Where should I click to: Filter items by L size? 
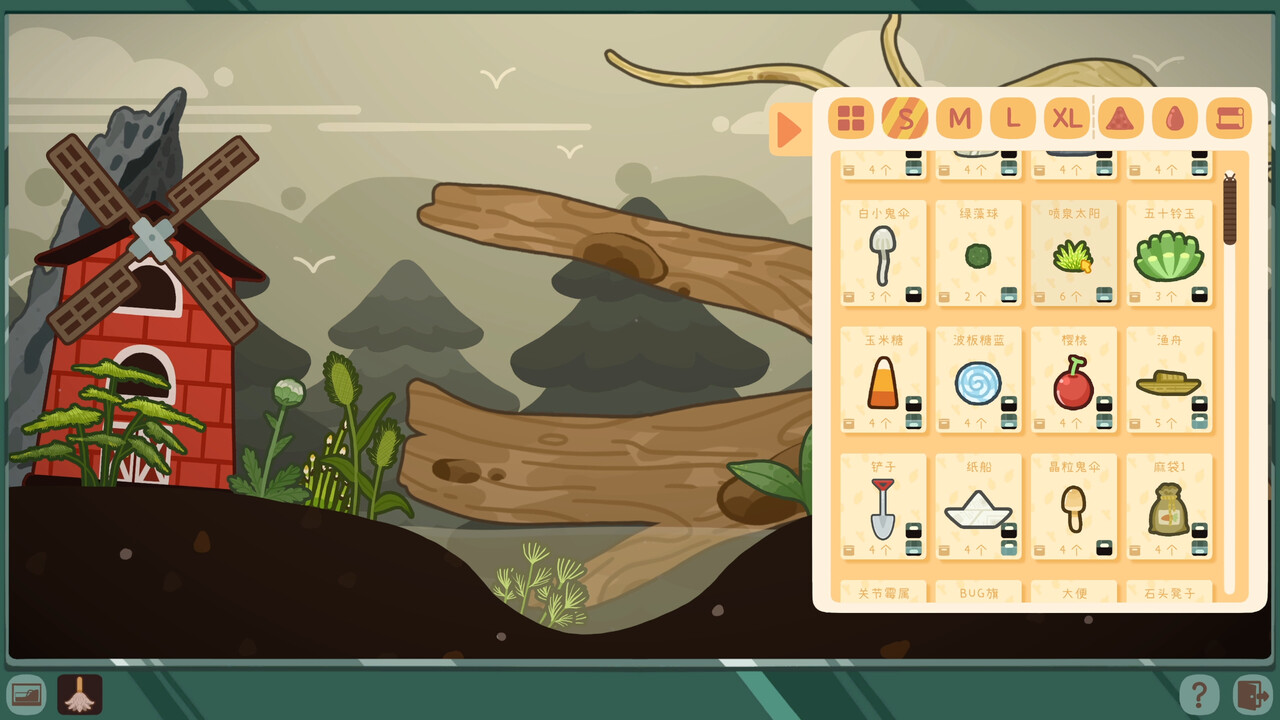click(1013, 118)
